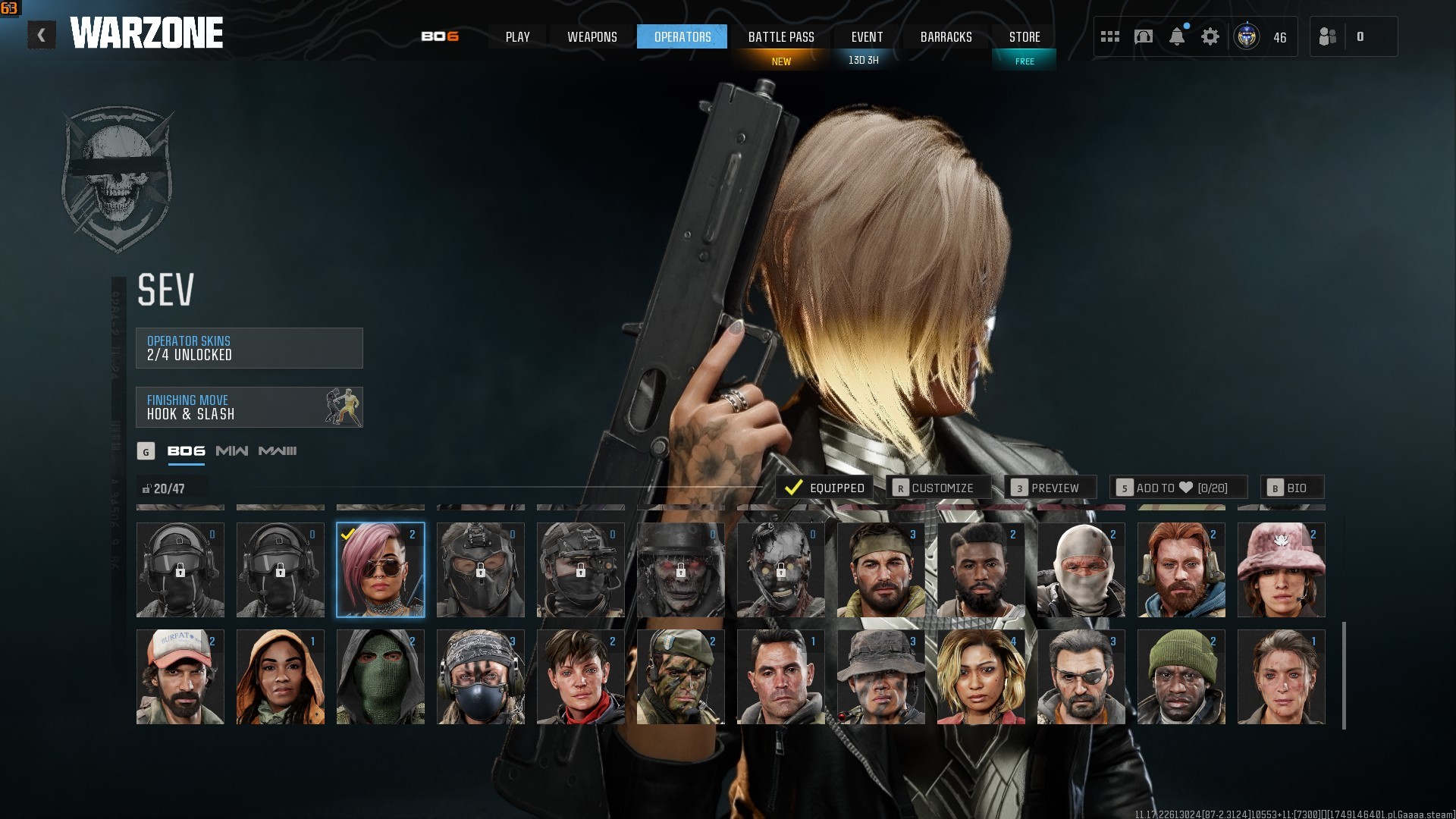Customize the Sev operator

pos(939,488)
